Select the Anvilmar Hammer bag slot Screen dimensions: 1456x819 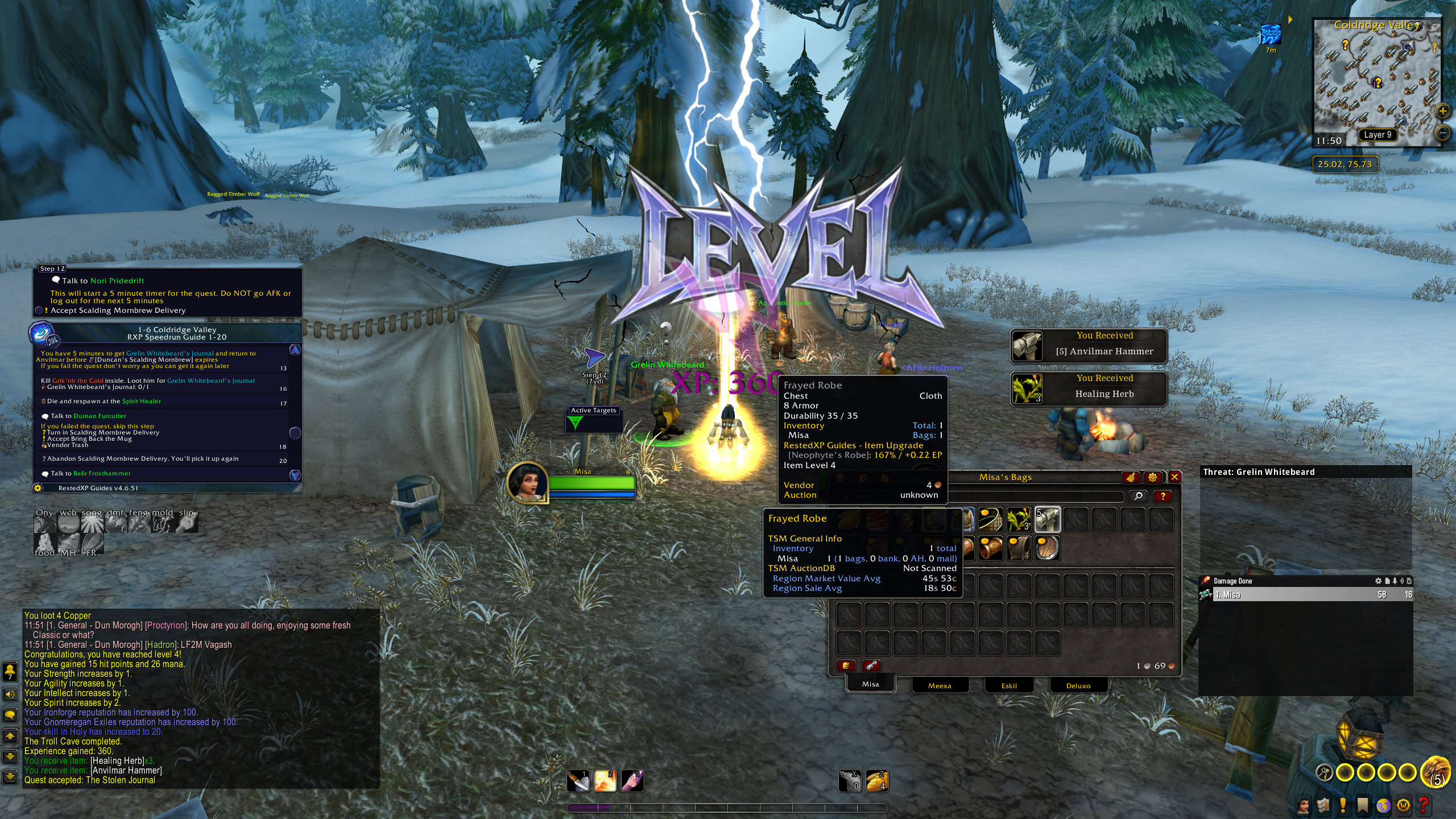click(x=1047, y=519)
